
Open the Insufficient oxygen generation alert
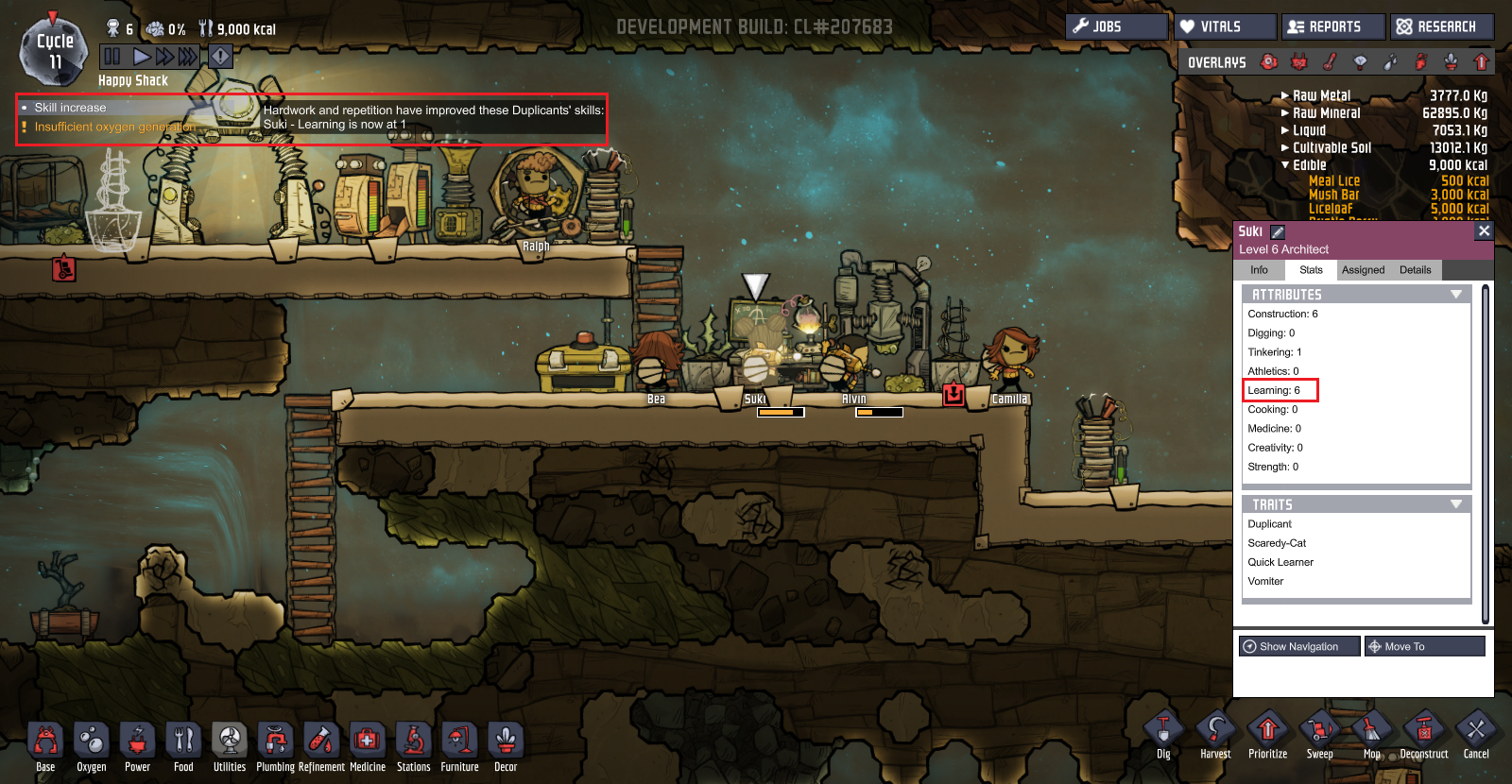114,127
